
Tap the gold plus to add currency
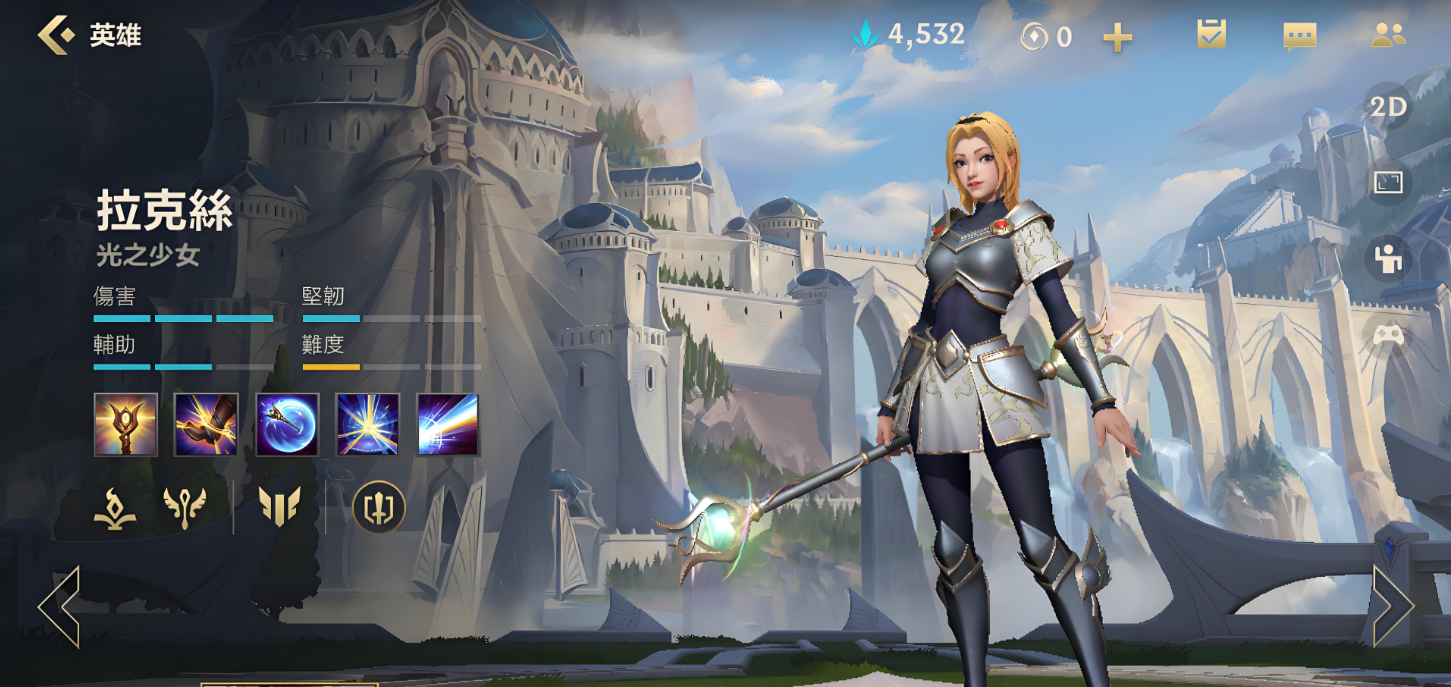coord(1117,38)
